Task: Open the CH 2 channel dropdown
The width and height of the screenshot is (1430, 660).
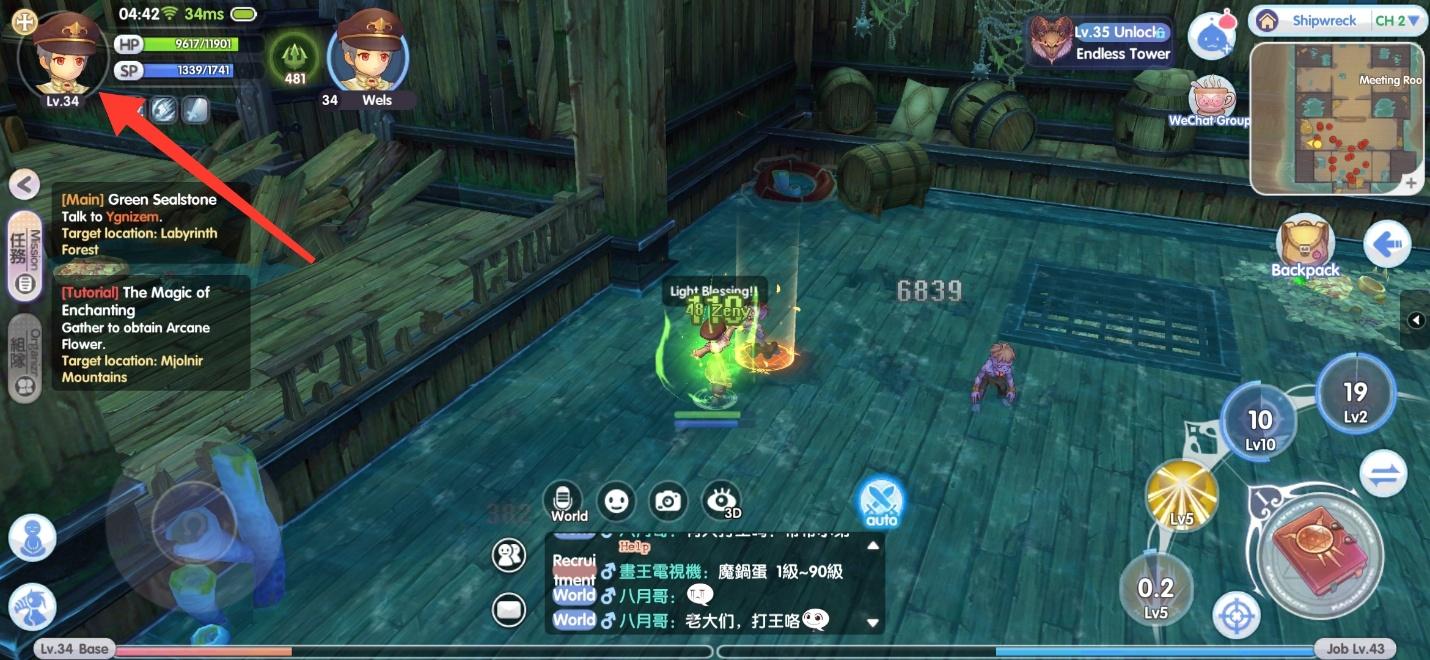Action: point(1397,21)
